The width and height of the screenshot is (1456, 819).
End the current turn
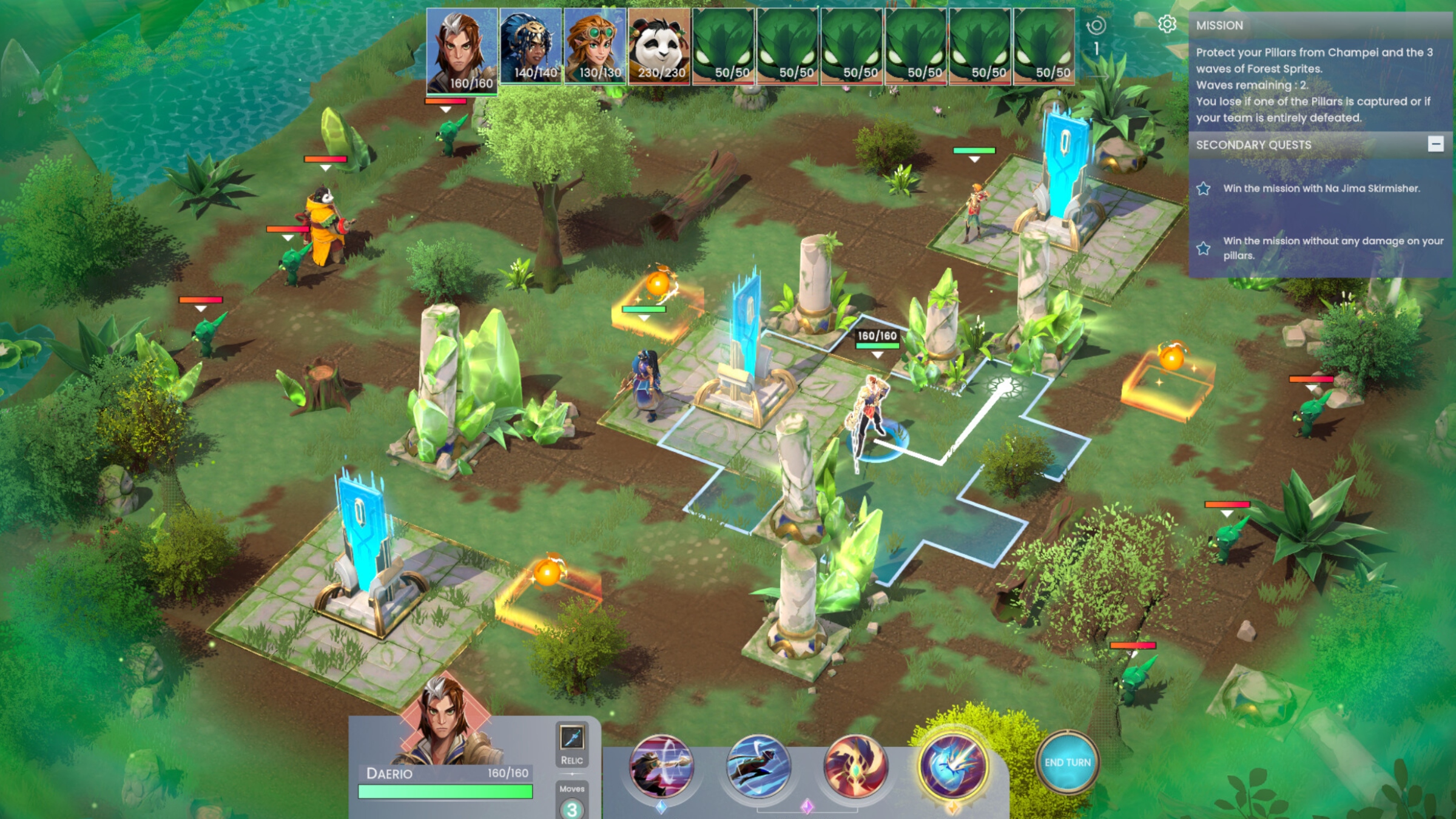click(x=1067, y=763)
